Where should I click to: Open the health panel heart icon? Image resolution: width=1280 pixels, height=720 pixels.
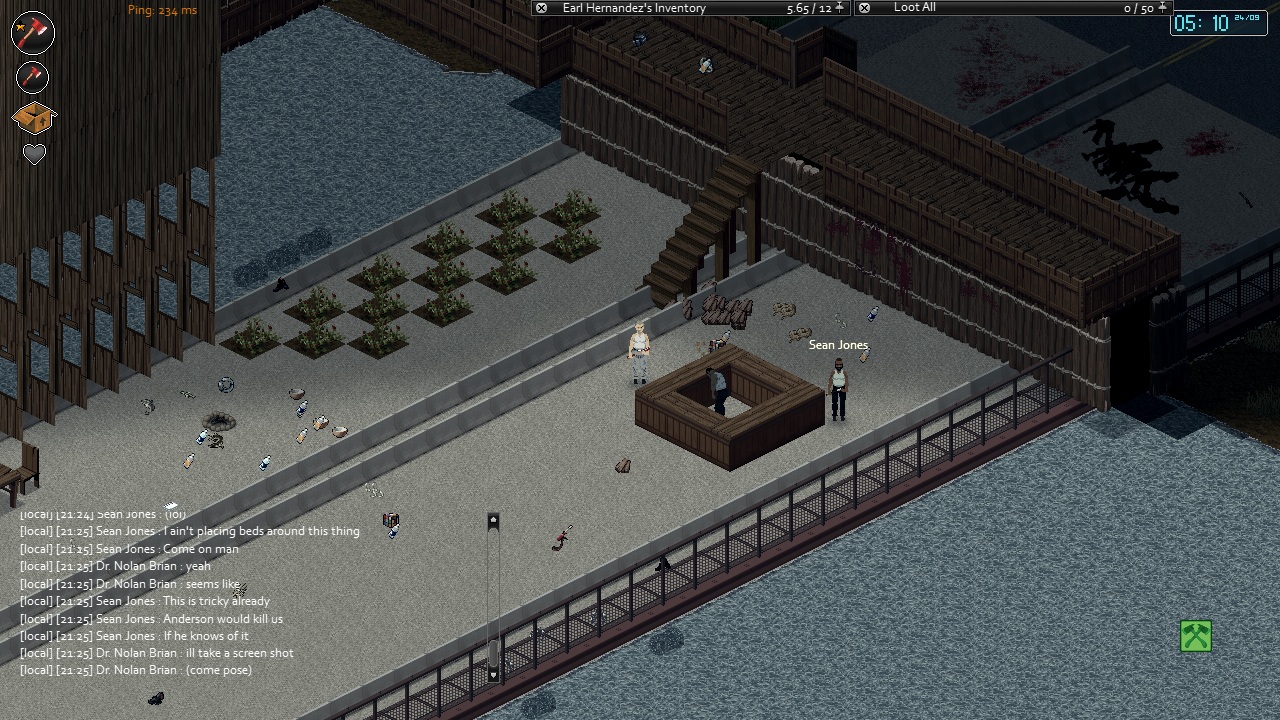(x=34, y=155)
